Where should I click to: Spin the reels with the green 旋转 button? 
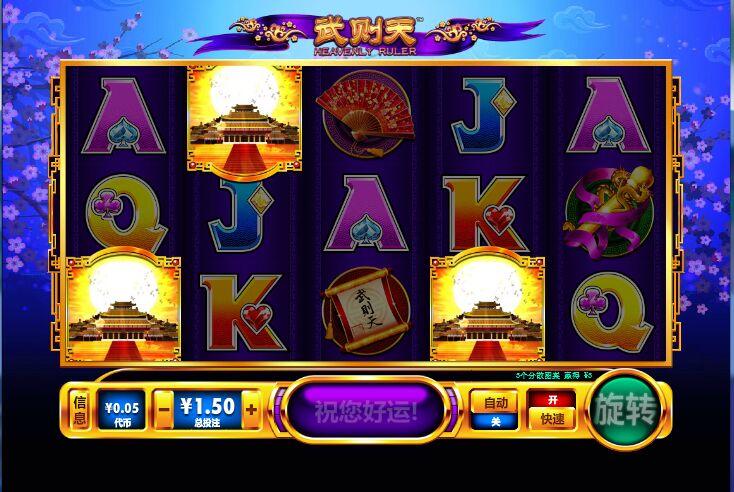tap(625, 410)
